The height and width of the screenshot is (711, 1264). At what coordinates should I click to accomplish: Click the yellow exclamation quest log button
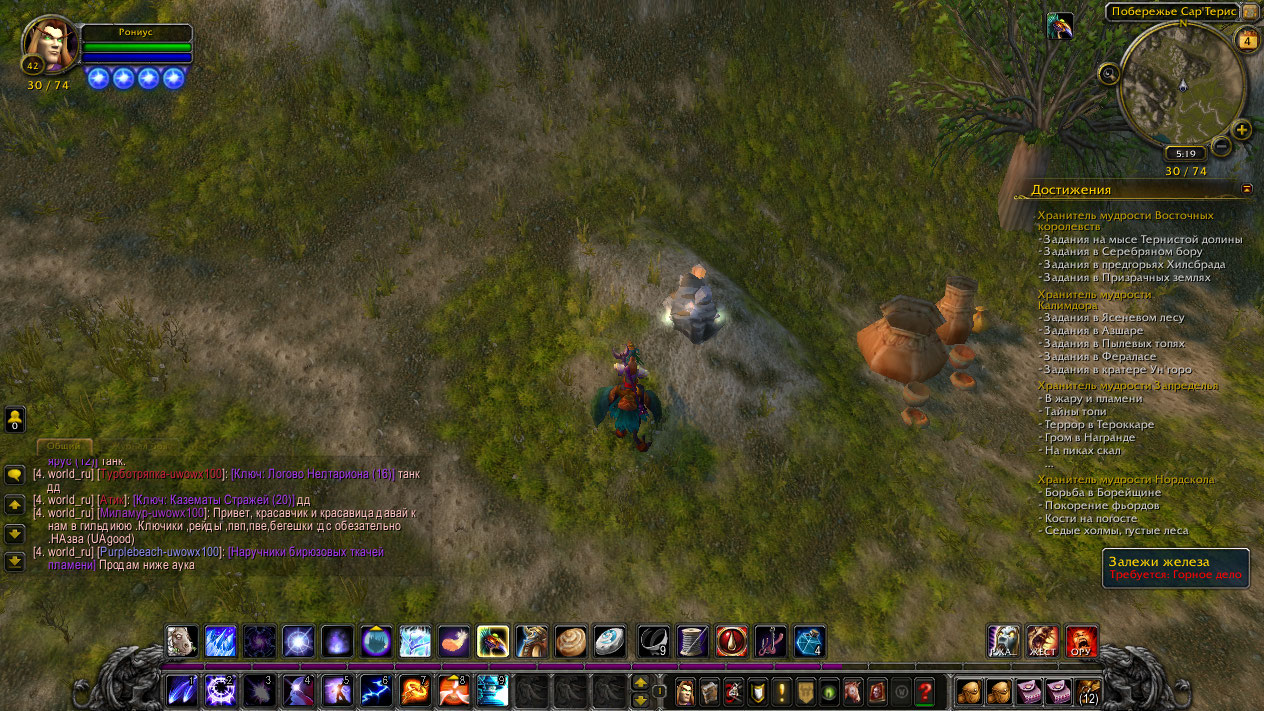(781, 691)
